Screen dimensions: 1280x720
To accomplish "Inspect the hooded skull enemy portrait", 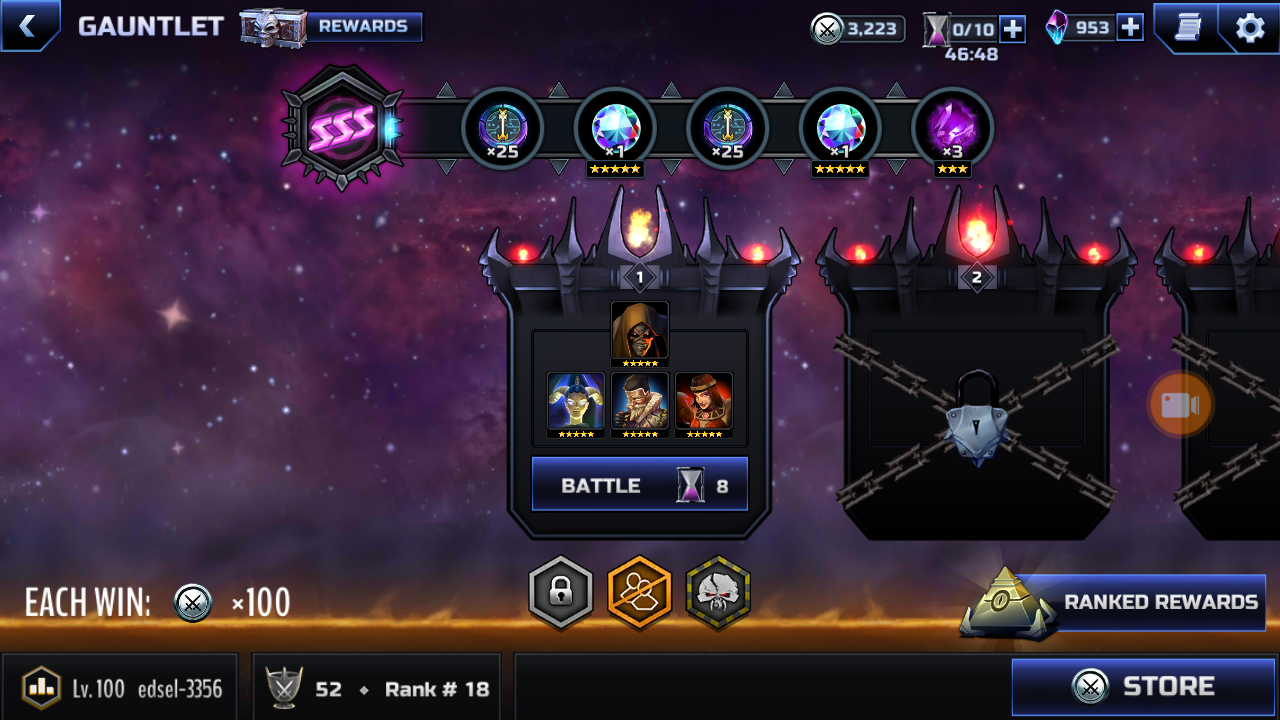I will (x=640, y=332).
